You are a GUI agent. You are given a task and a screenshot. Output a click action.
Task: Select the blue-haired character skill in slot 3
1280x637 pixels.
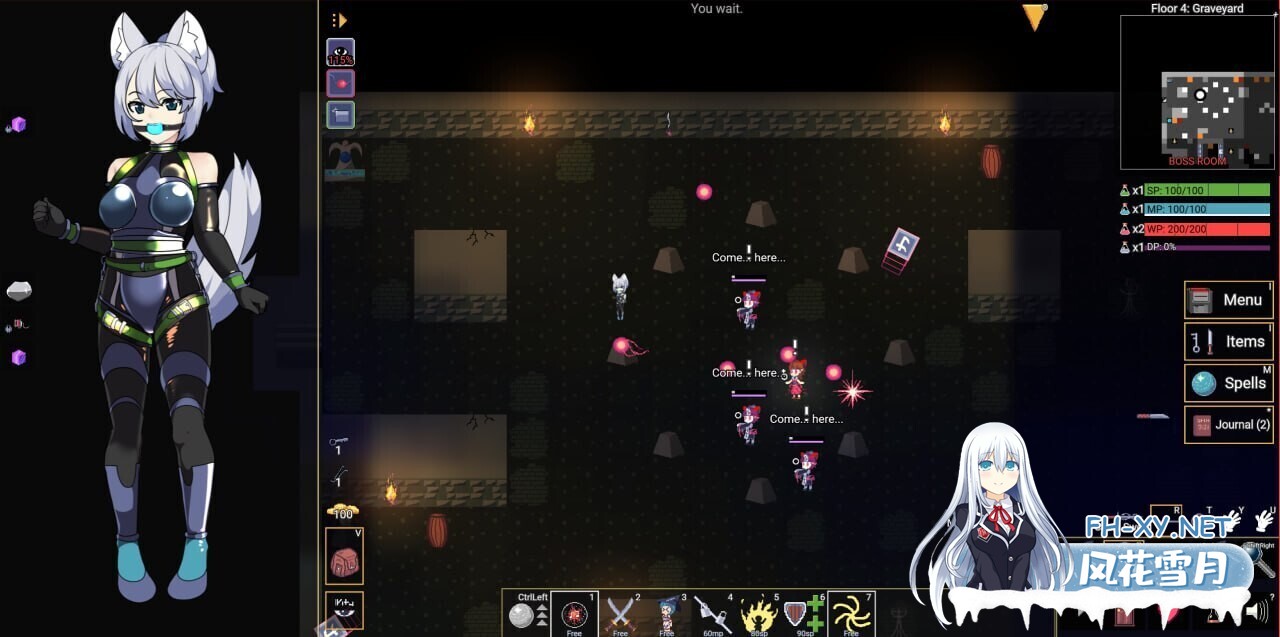point(666,613)
